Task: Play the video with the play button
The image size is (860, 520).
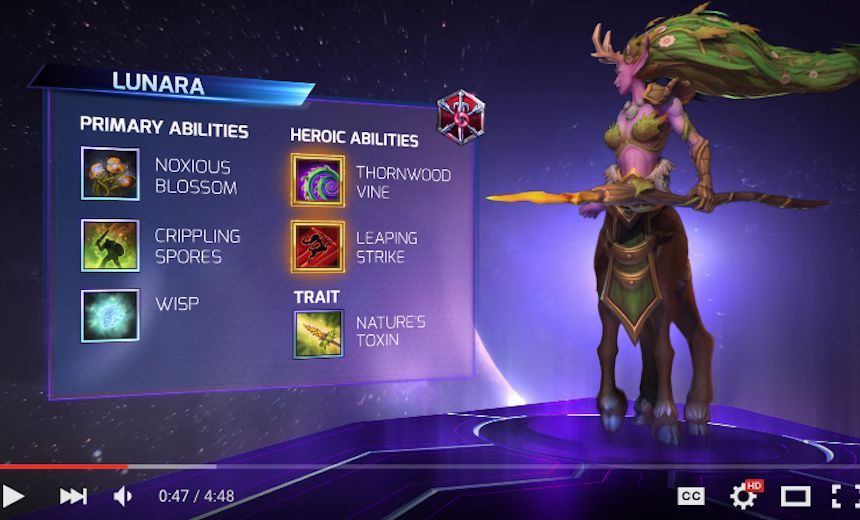Action: 14,496
